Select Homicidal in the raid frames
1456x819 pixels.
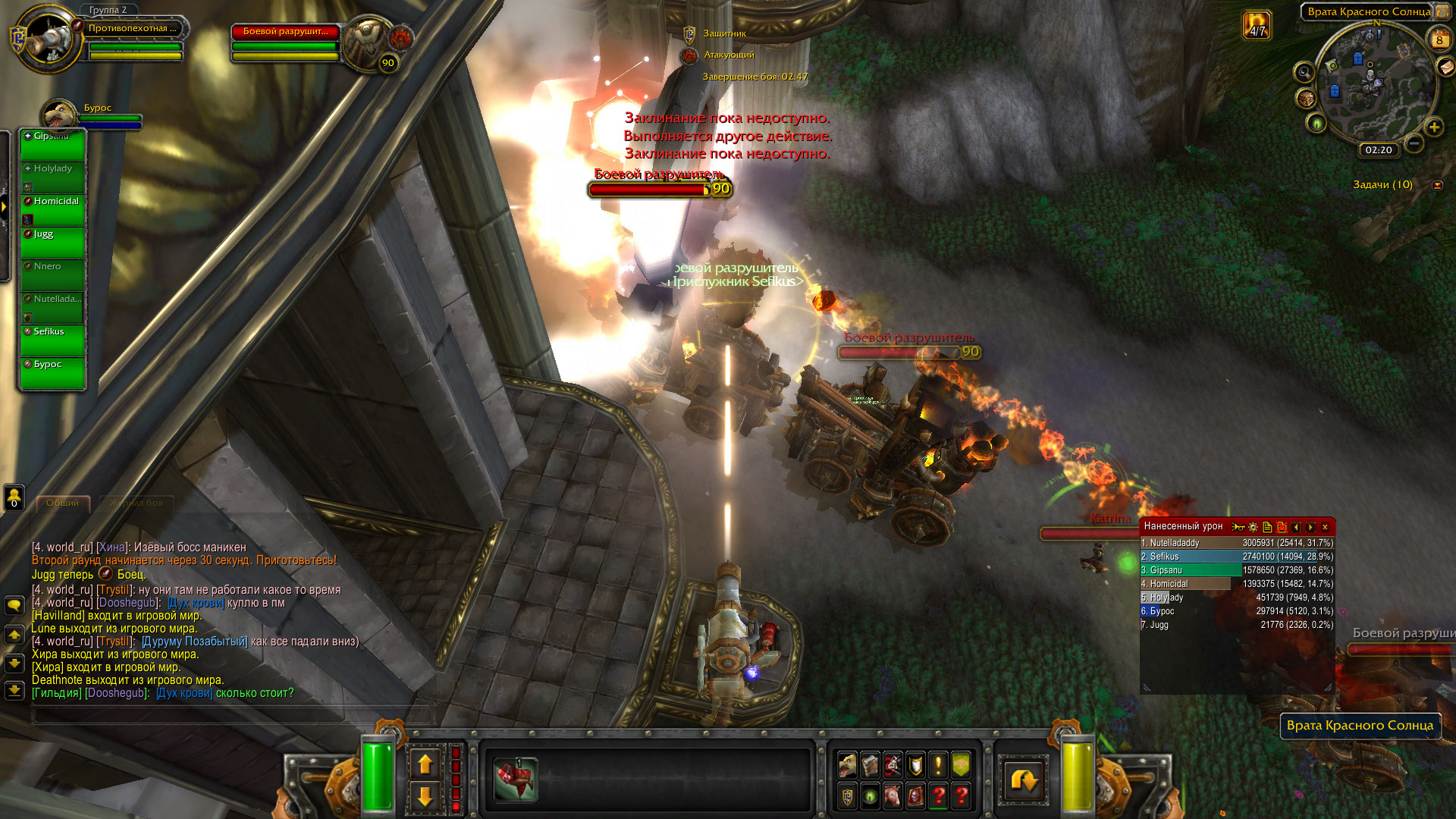coord(53,210)
